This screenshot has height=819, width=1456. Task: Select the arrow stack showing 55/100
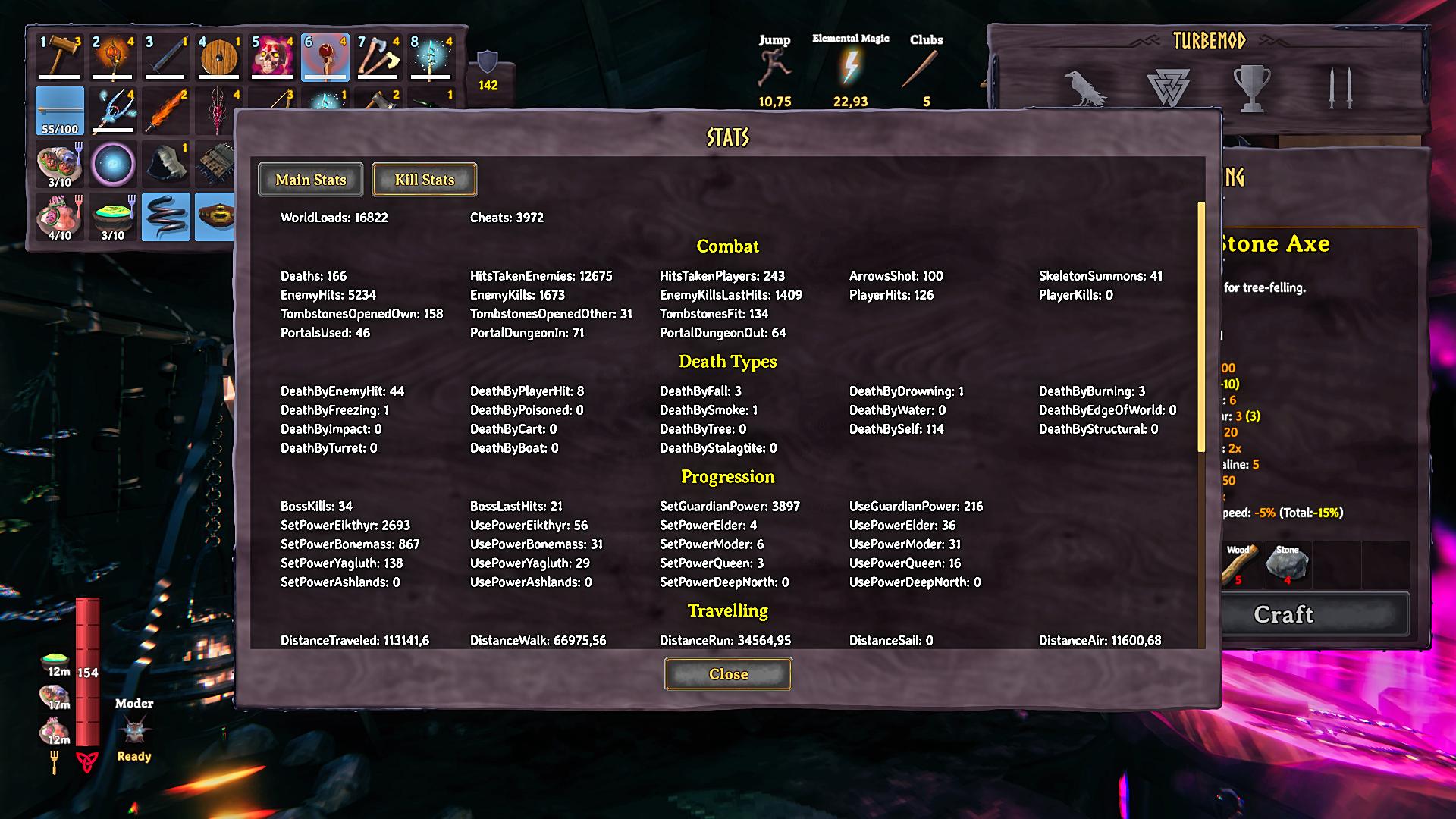tap(60, 111)
